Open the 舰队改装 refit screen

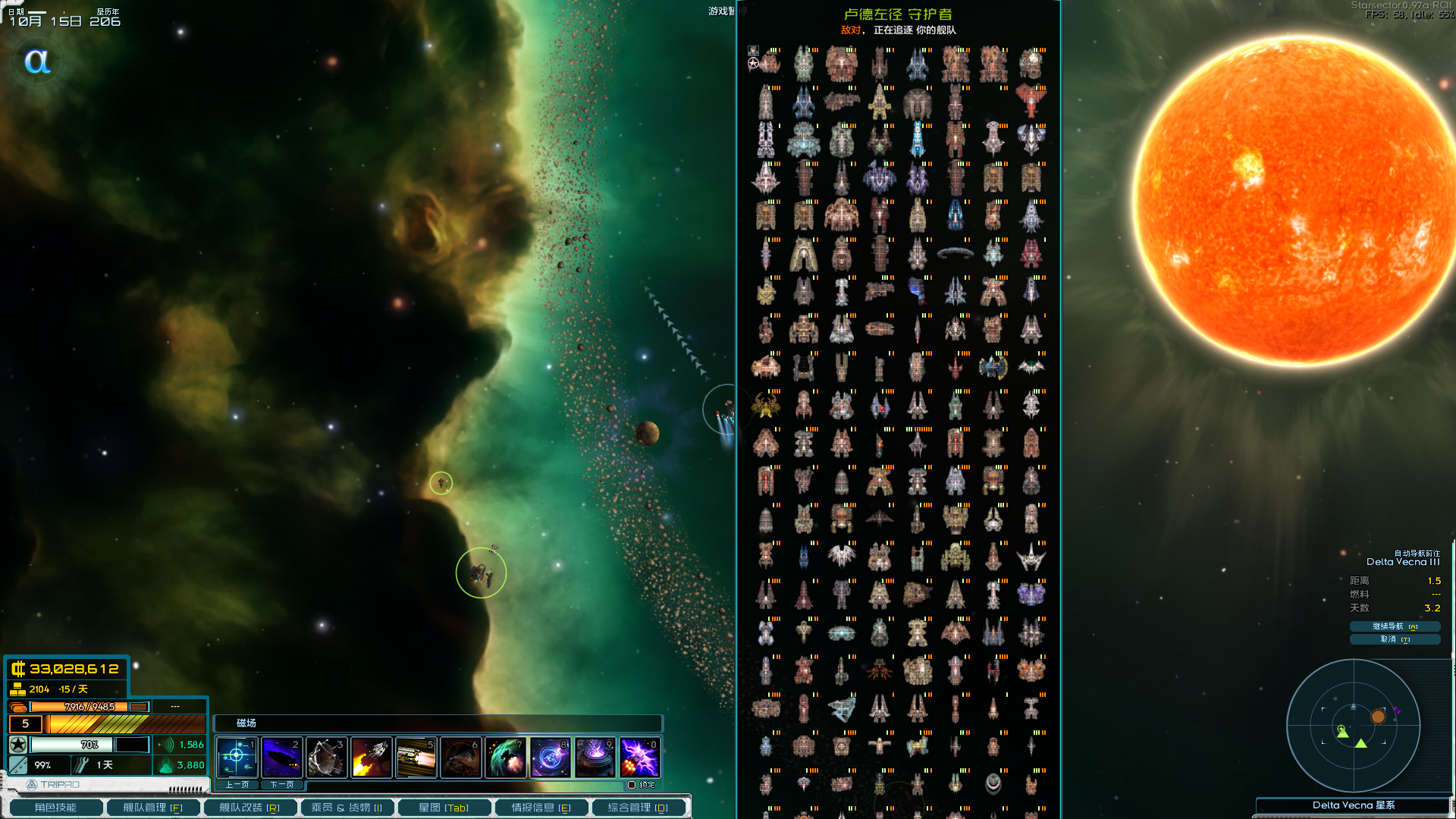249,808
